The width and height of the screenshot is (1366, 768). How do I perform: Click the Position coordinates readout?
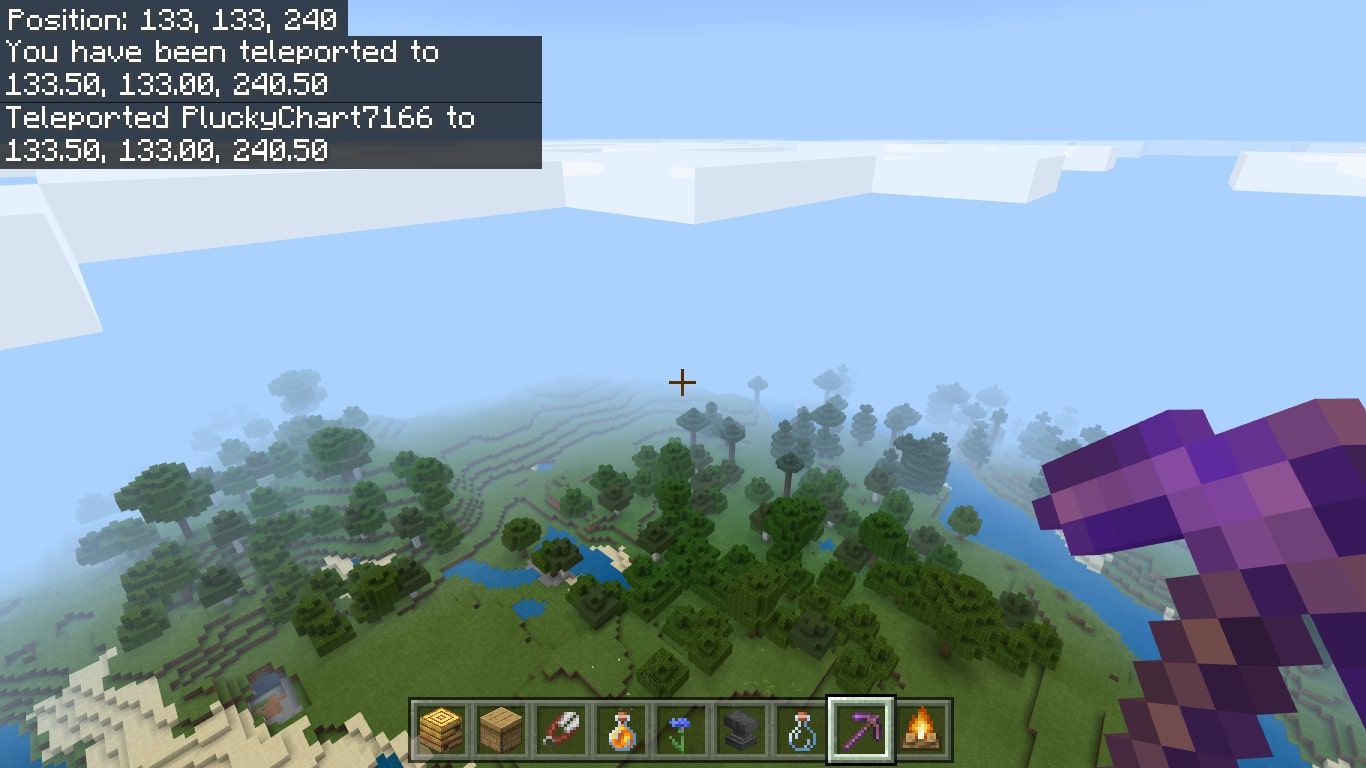tap(170, 17)
